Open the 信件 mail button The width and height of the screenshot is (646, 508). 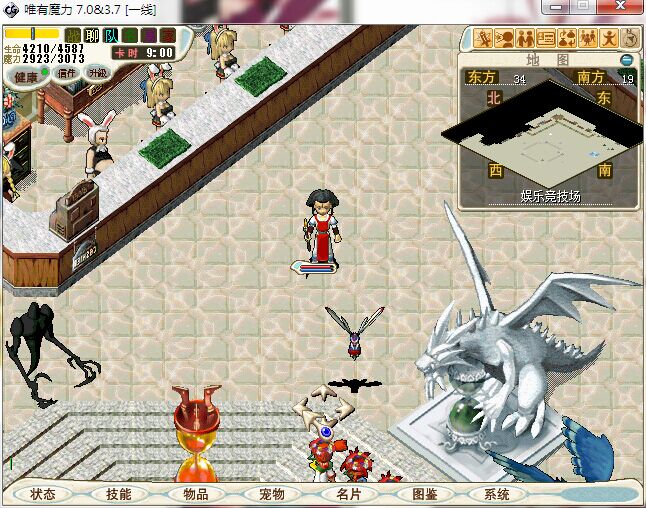click(68, 73)
